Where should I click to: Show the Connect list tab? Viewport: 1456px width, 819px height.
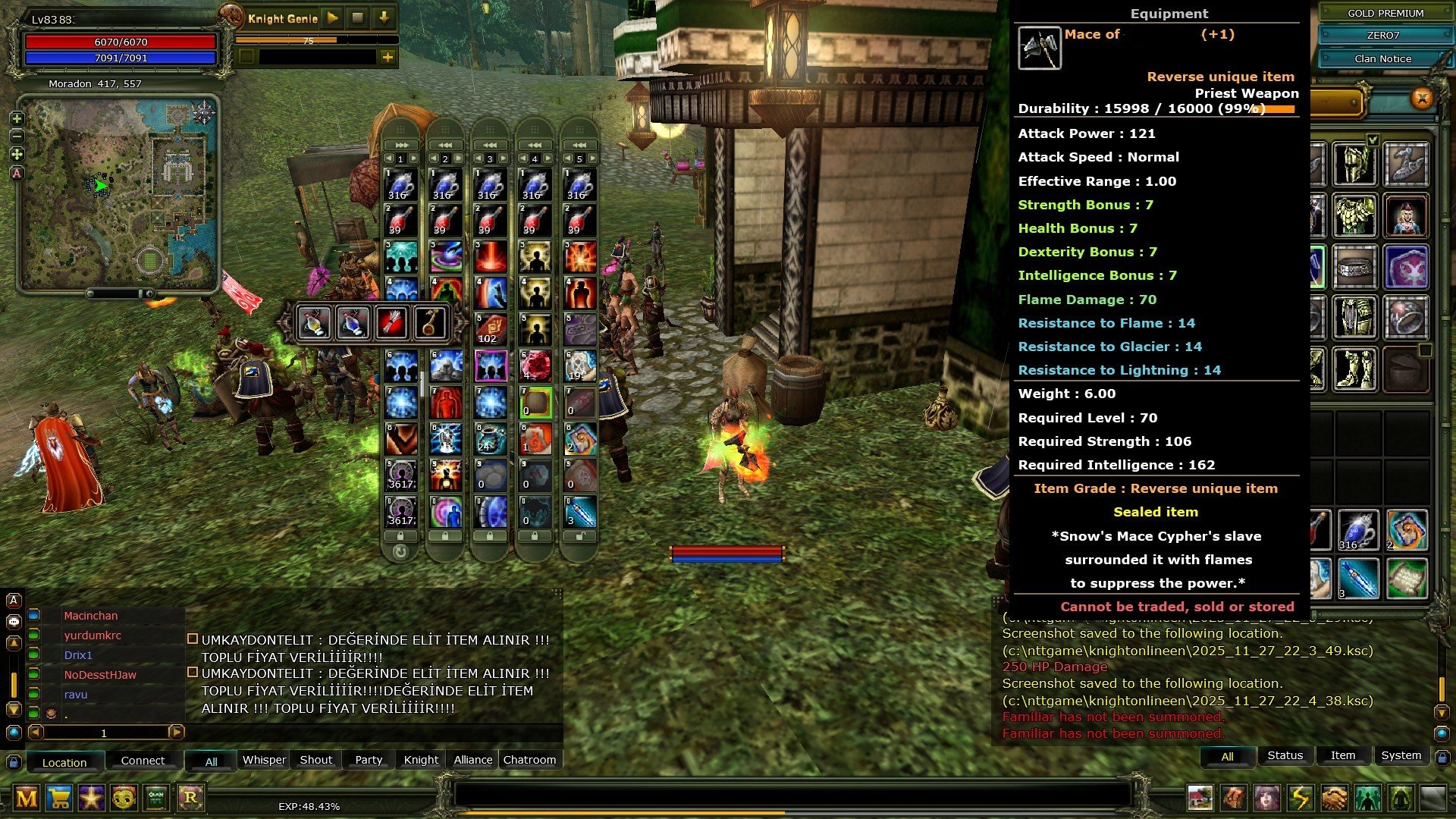143,761
